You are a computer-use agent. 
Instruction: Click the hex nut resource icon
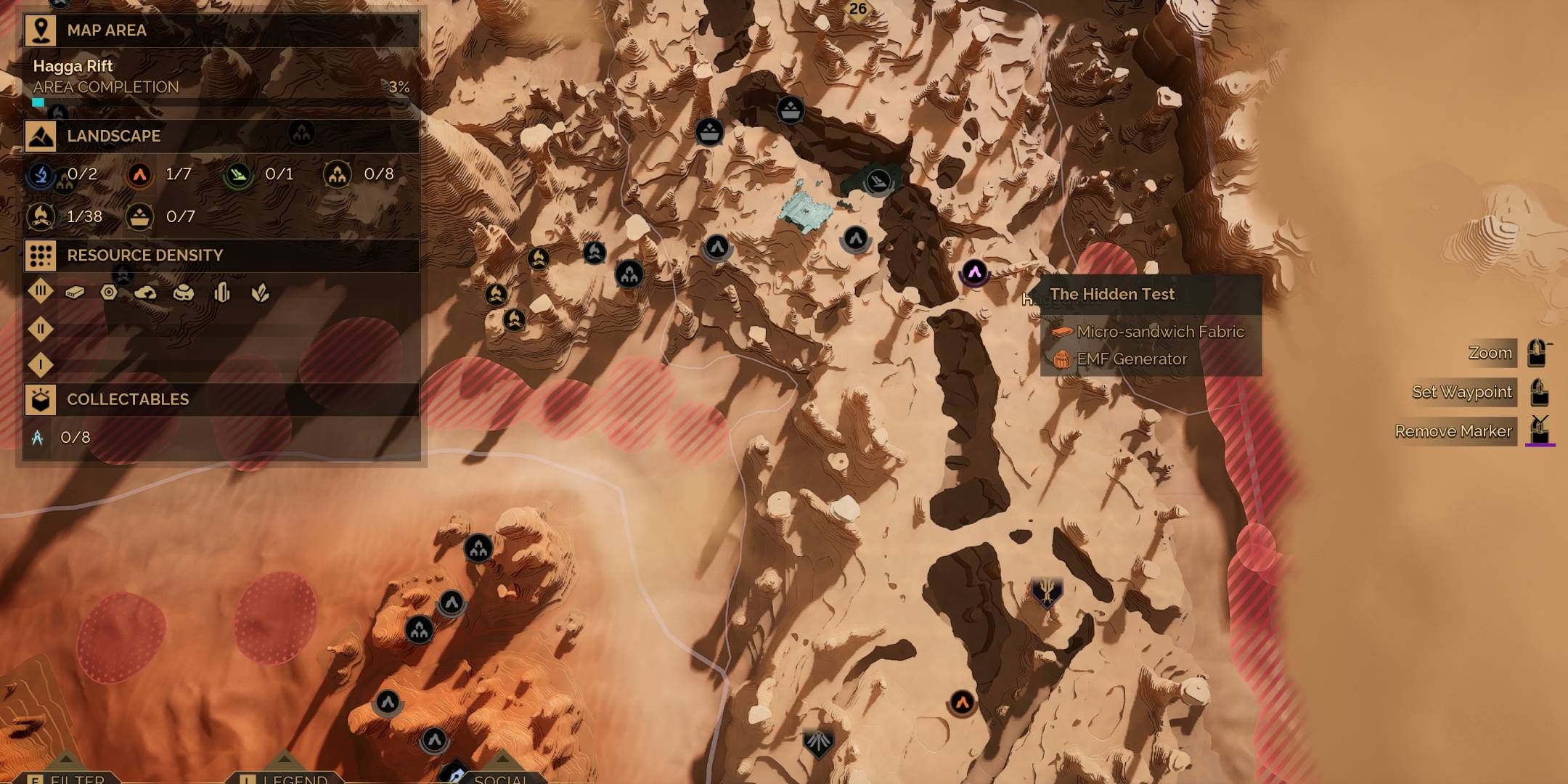tap(109, 292)
